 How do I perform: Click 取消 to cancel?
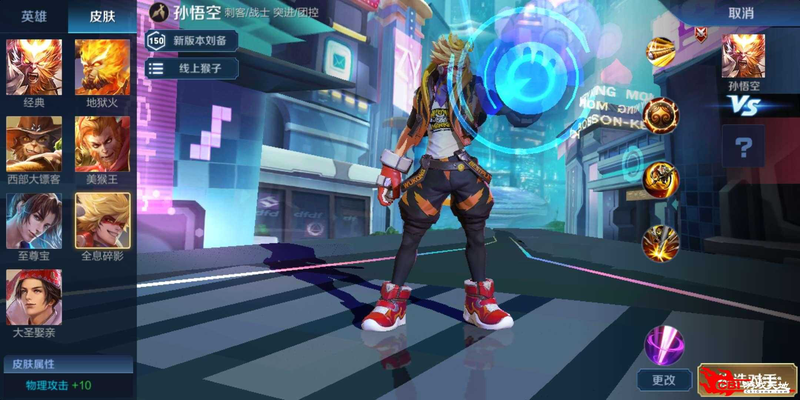click(741, 14)
